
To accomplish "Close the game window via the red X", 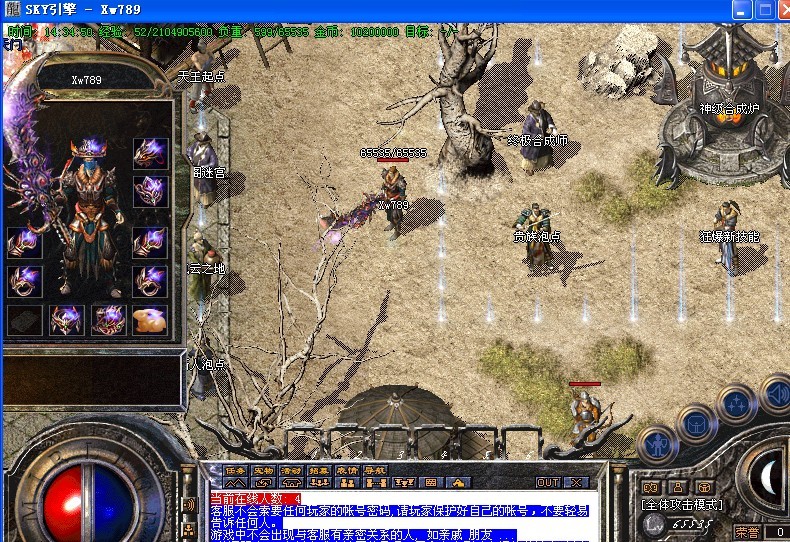I will tap(782, 10).
